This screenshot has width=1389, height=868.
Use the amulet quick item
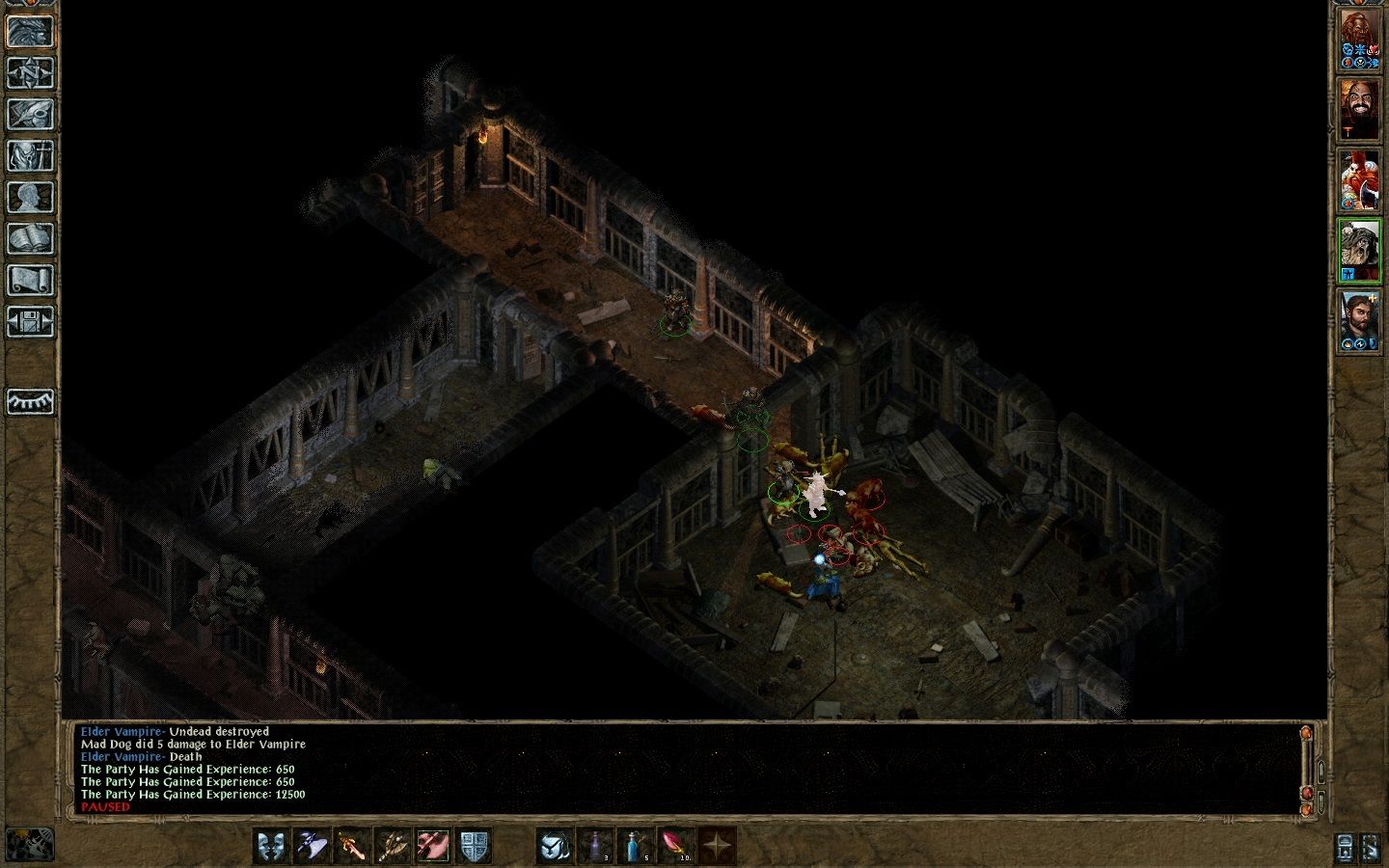click(x=554, y=846)
